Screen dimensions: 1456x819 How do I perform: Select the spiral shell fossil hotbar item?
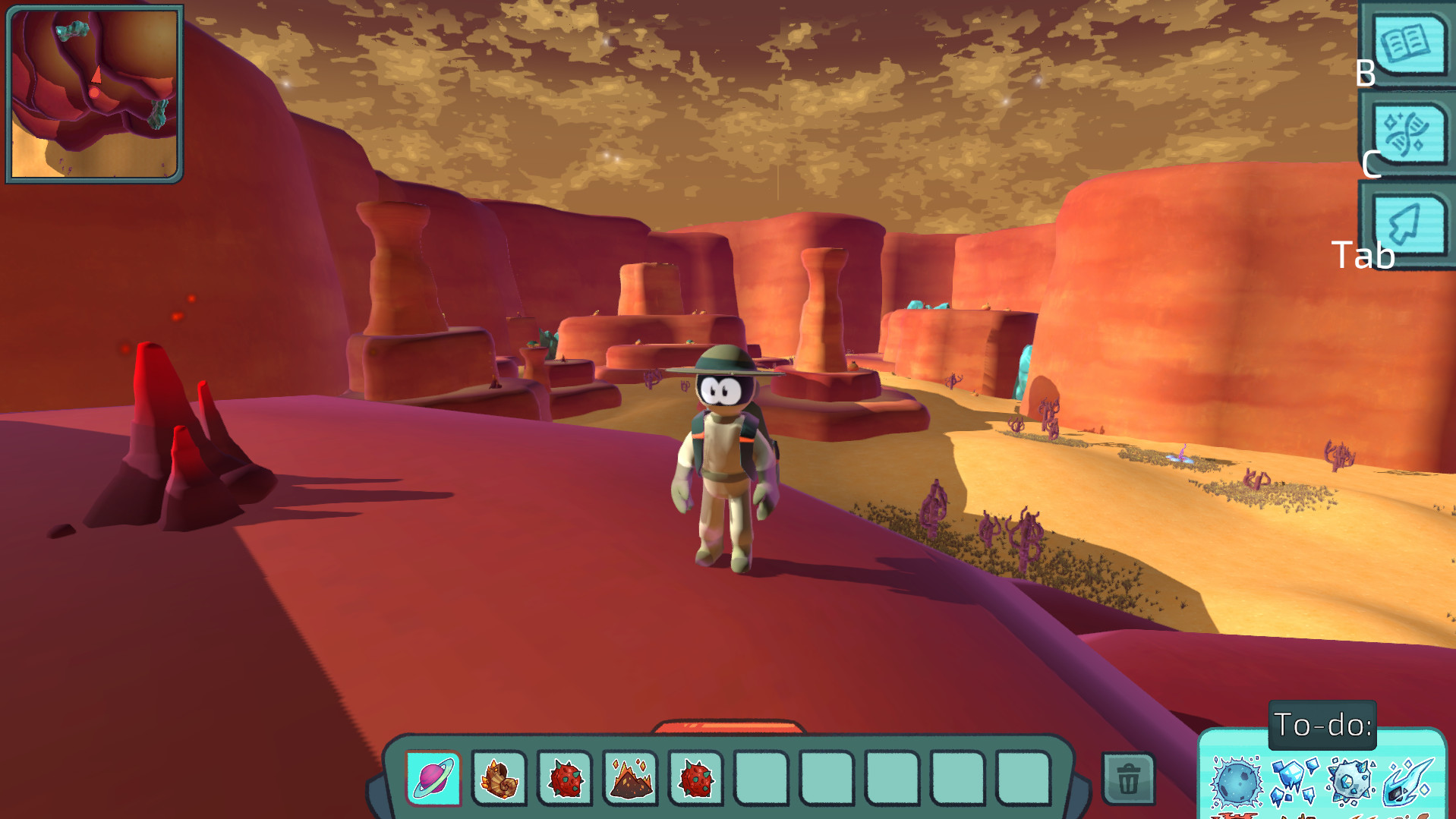tap(500, 777)
